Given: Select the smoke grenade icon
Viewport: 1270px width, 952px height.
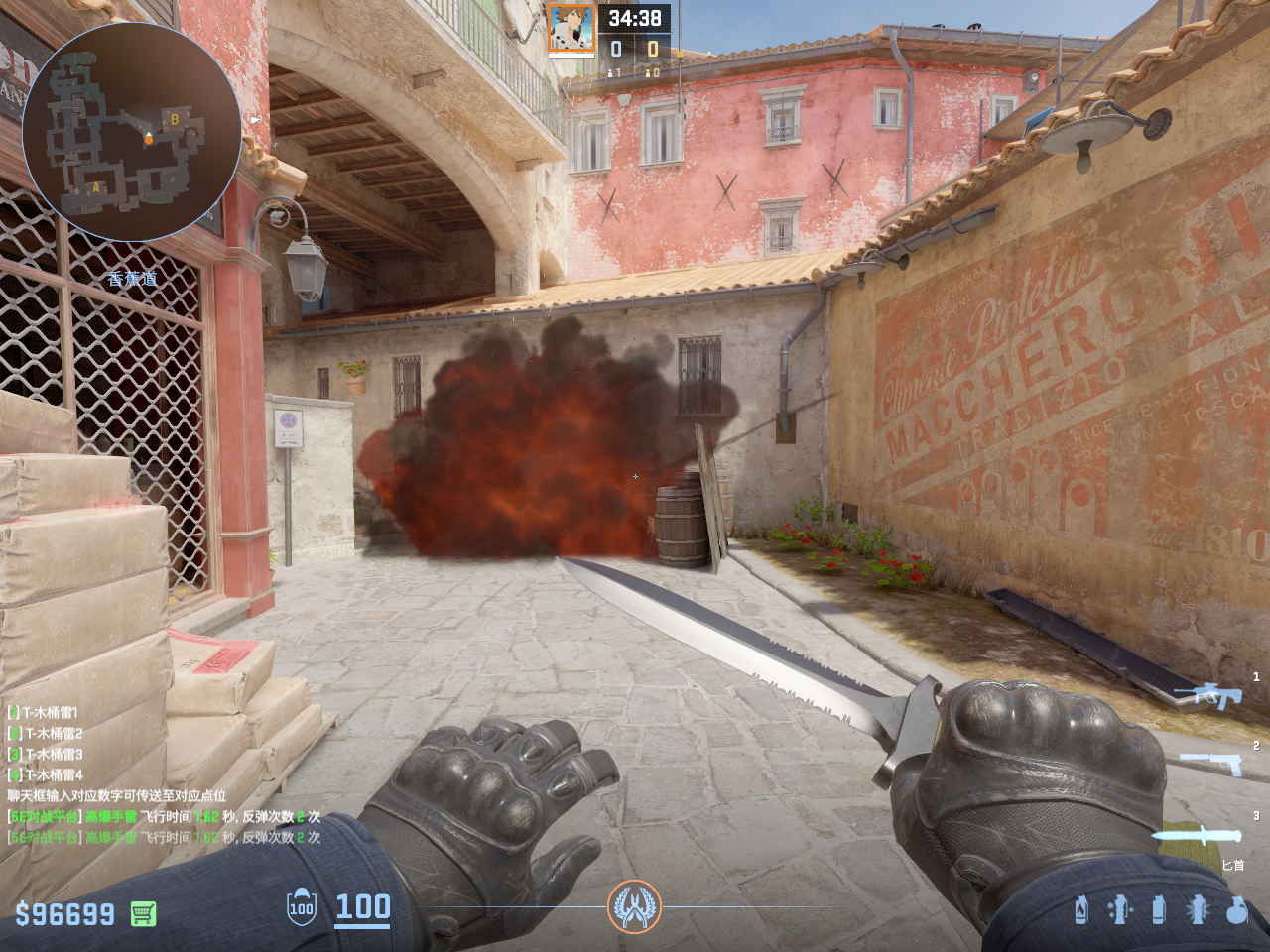Looking at the screenshot, I should click(1158, 909).
